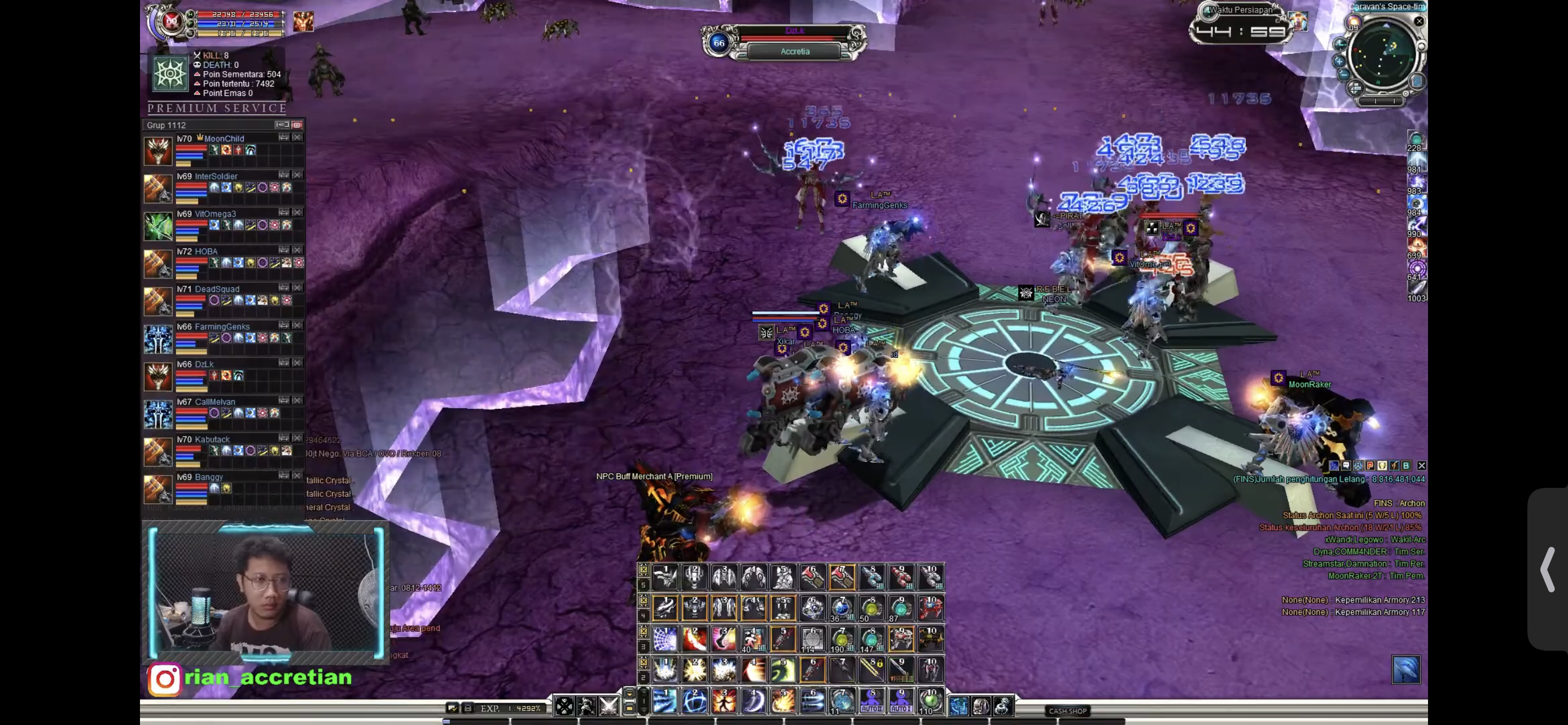Click the circular radar minimap
This screenshot has height=725, width=1568.
click(1383, 56)
